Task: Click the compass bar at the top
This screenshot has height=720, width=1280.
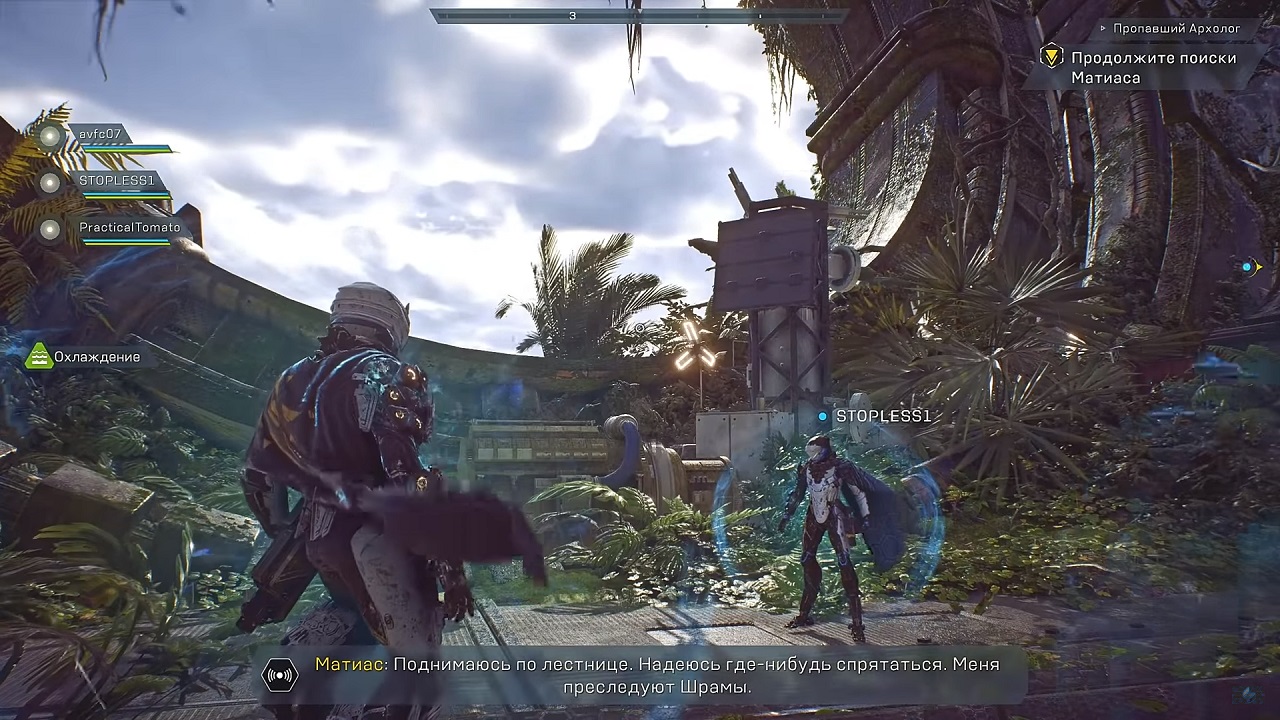Action: pos(638,16)
